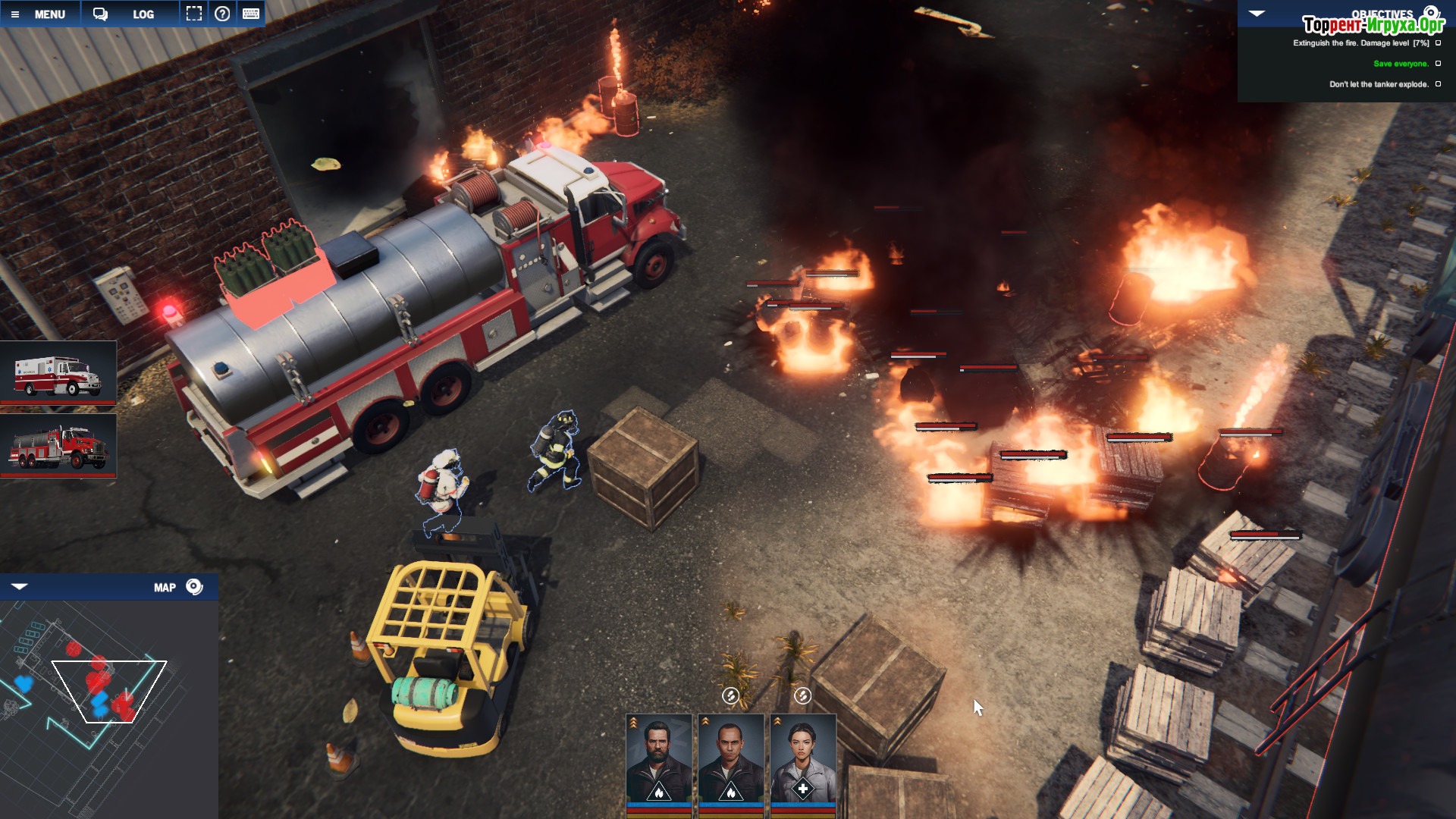Select the fire tanker truck thumbnail
This screenshot has width=1456, height=819.
pyautogui.click(x=58, y=445)
